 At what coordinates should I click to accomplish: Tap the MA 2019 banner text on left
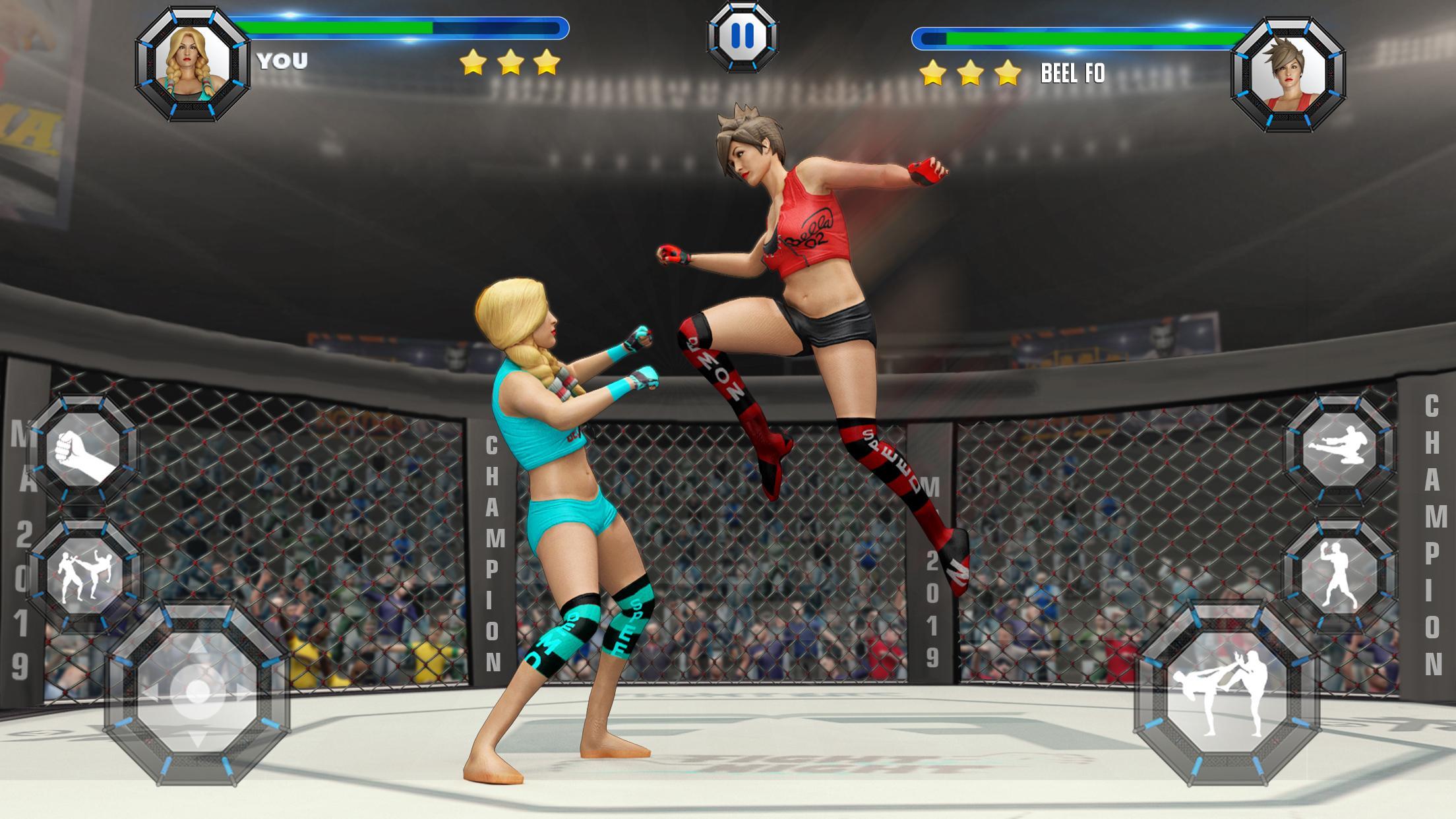(18, 544)
